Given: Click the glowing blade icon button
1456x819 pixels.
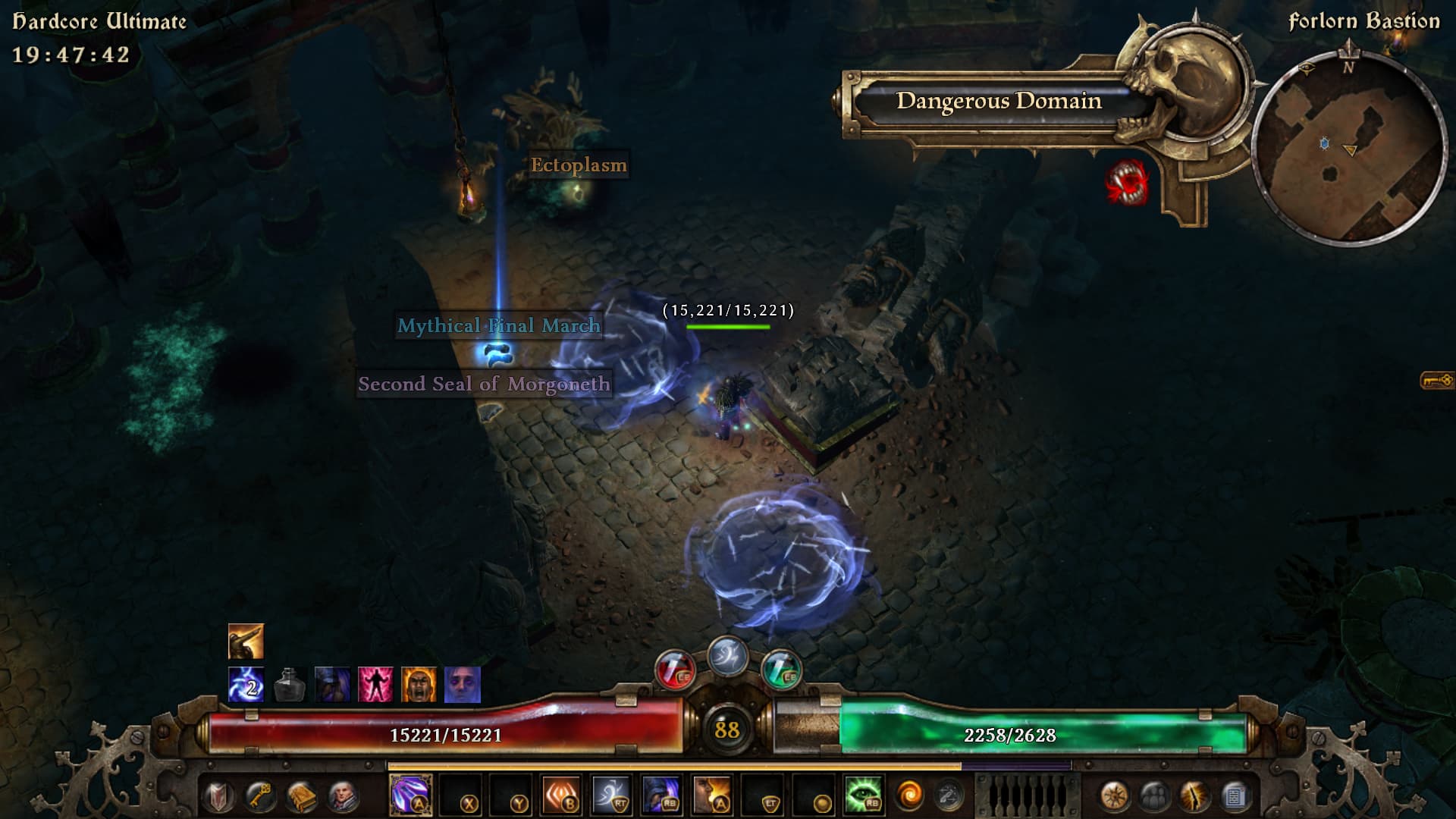Looking at the screenshot, I should pyautogui.click(x=1194, y=796).
